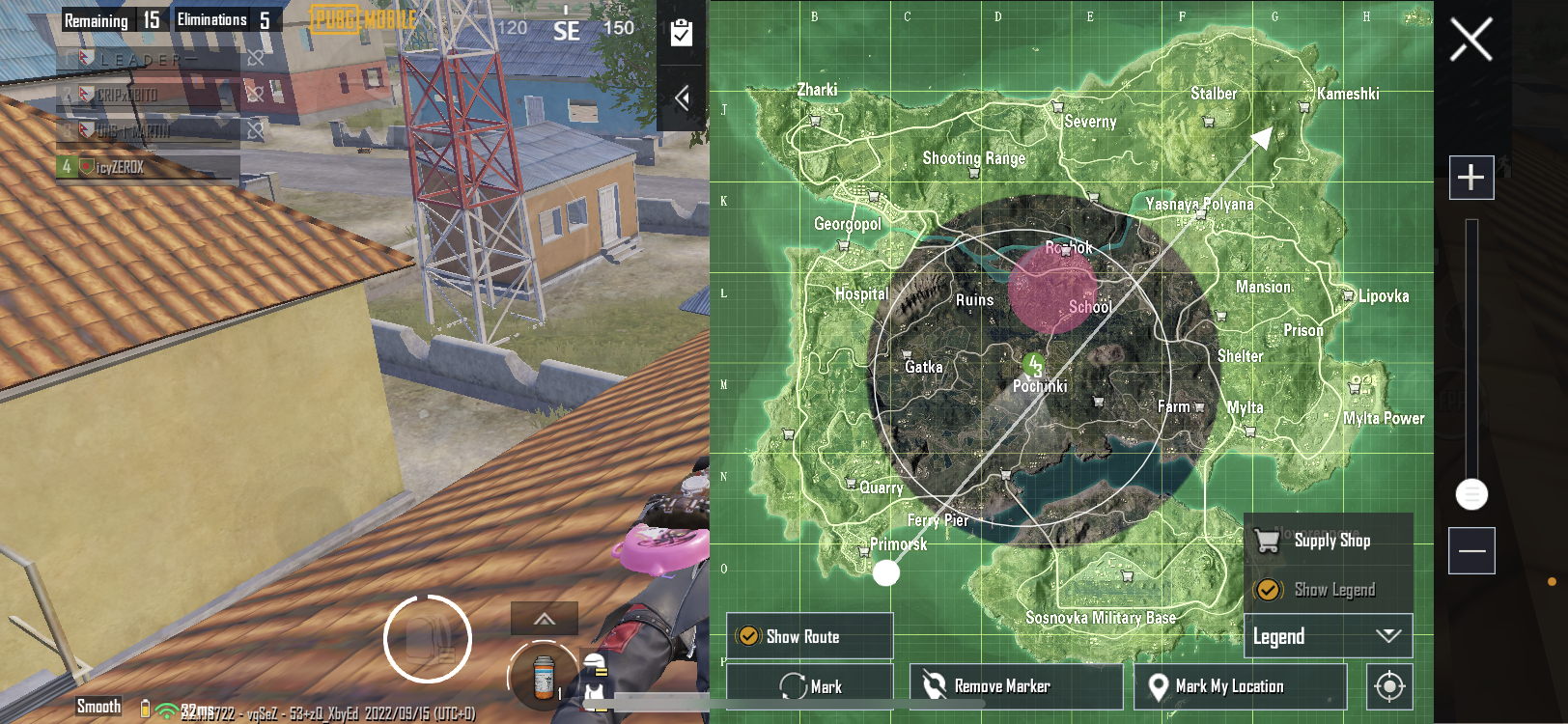Center map using the crosshair target button
Screen dimensions: 1568x724
(x=1389, y=686)
